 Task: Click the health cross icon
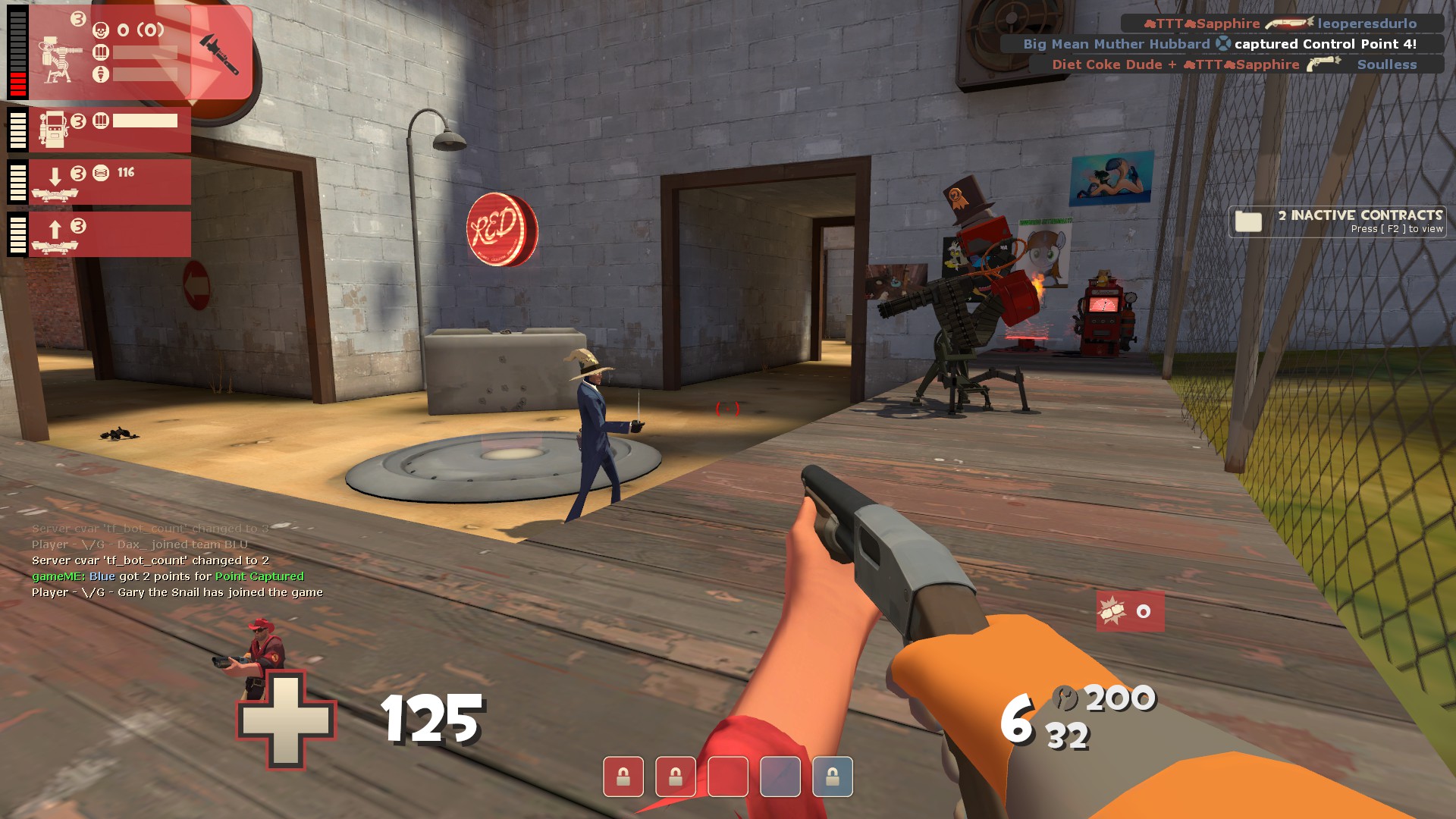[x=287, y=720]
